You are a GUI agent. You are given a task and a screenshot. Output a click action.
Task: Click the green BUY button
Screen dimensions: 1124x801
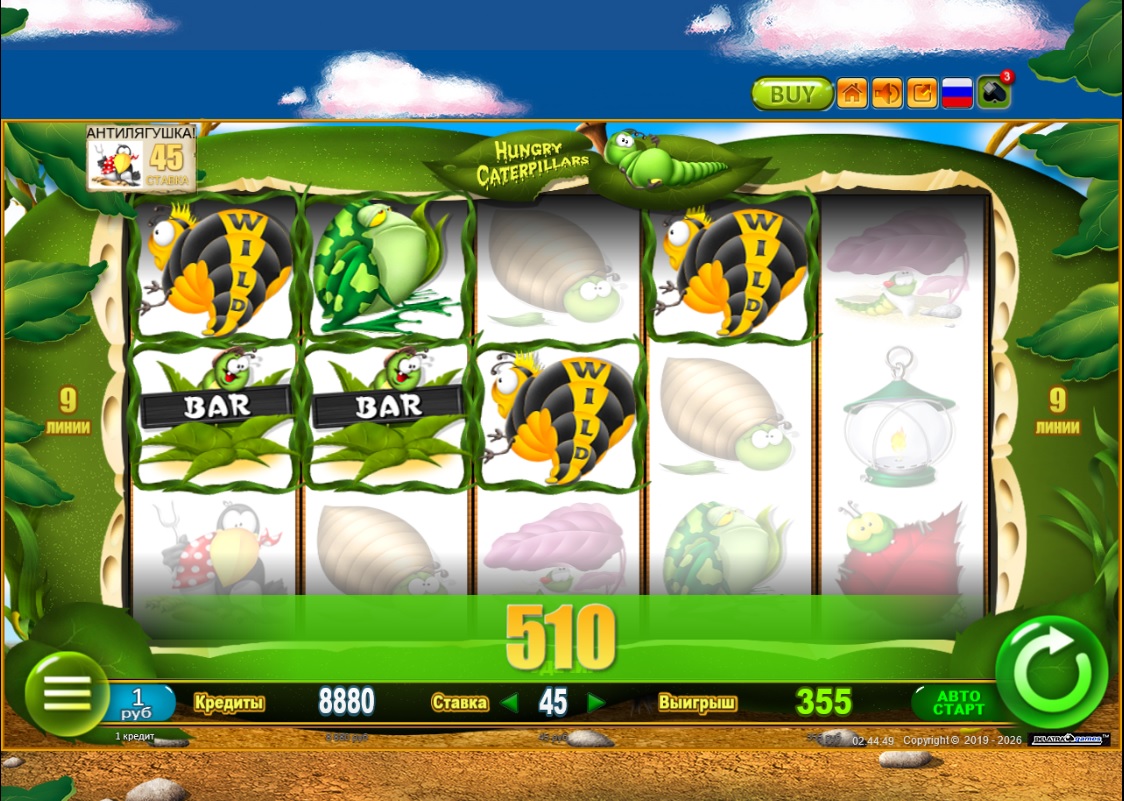coord(792,94)
